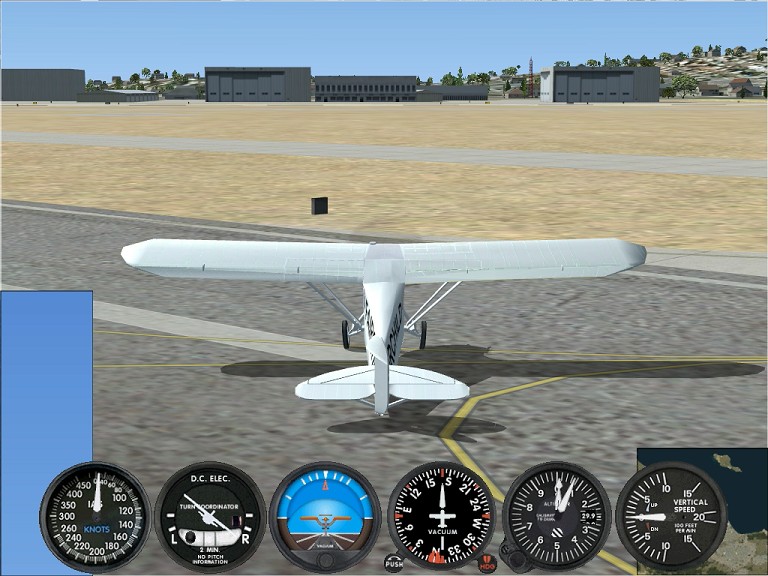Screen dimensions: 768x576
Task: Click the attitude indicator artificial horizon
Action: [325, 516]
